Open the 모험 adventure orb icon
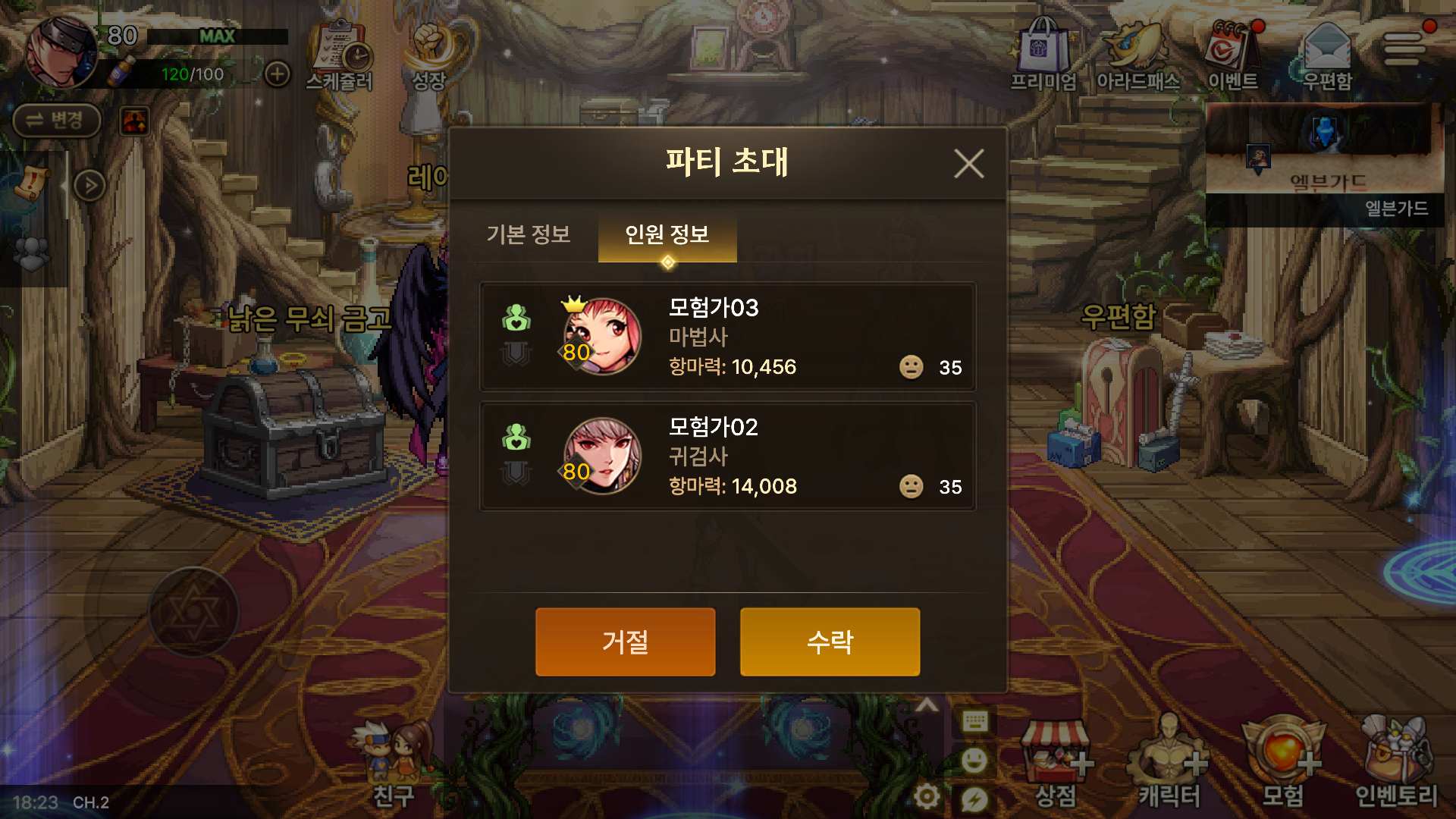 [x=1280, y=762]
